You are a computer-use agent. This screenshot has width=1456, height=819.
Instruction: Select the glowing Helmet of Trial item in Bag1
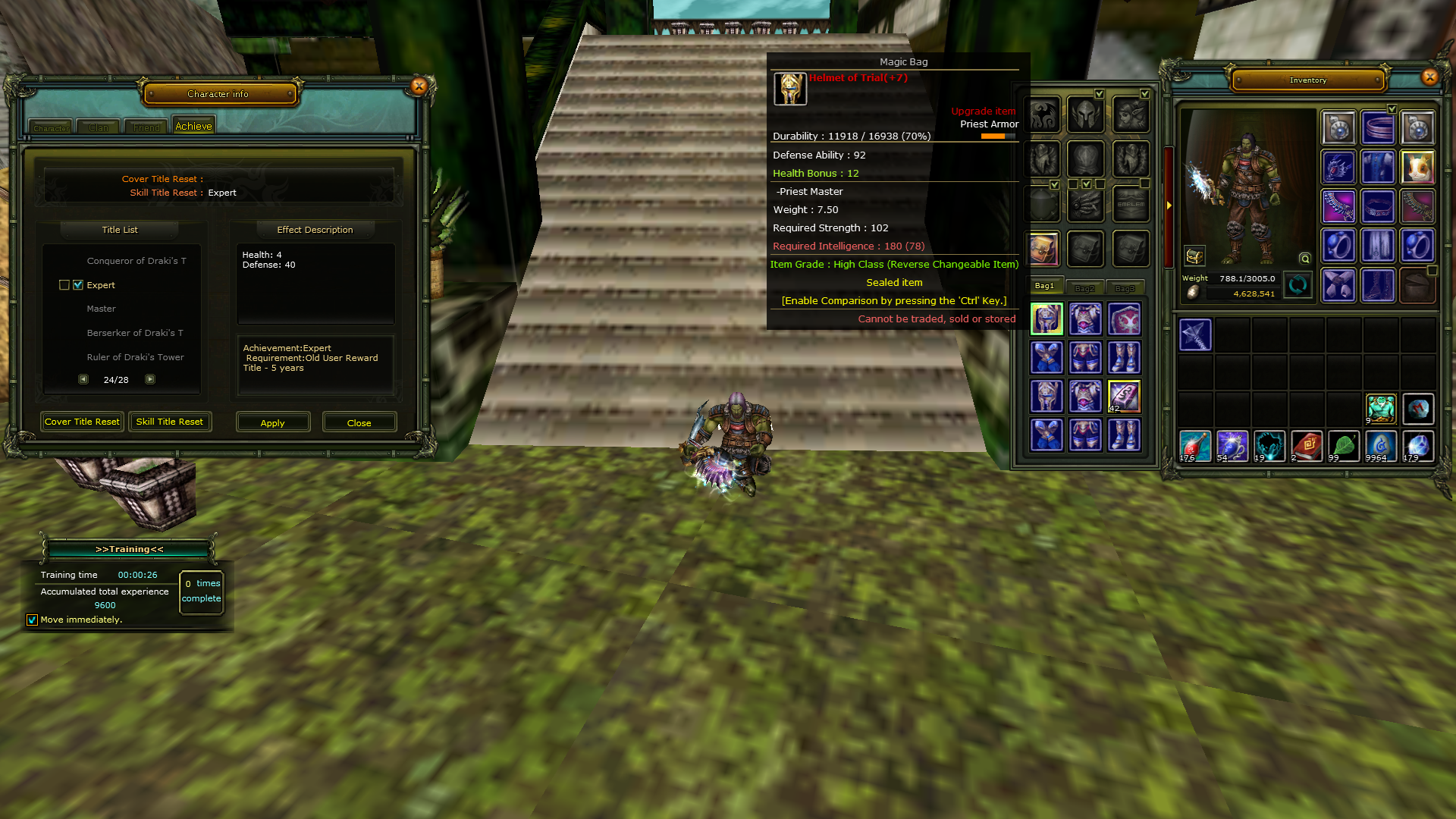(1046, 318)
